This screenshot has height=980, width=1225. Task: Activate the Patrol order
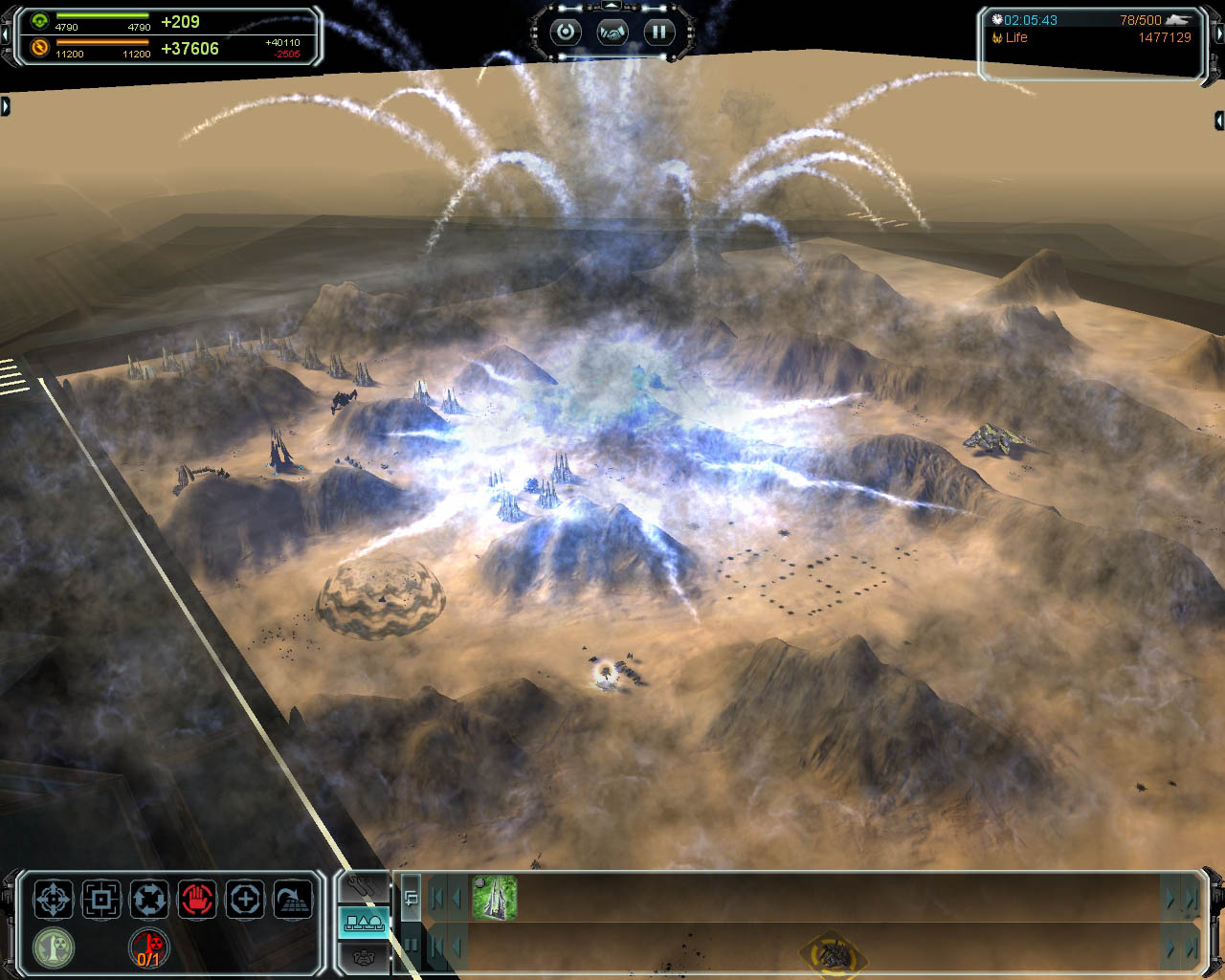pos(149,900)
